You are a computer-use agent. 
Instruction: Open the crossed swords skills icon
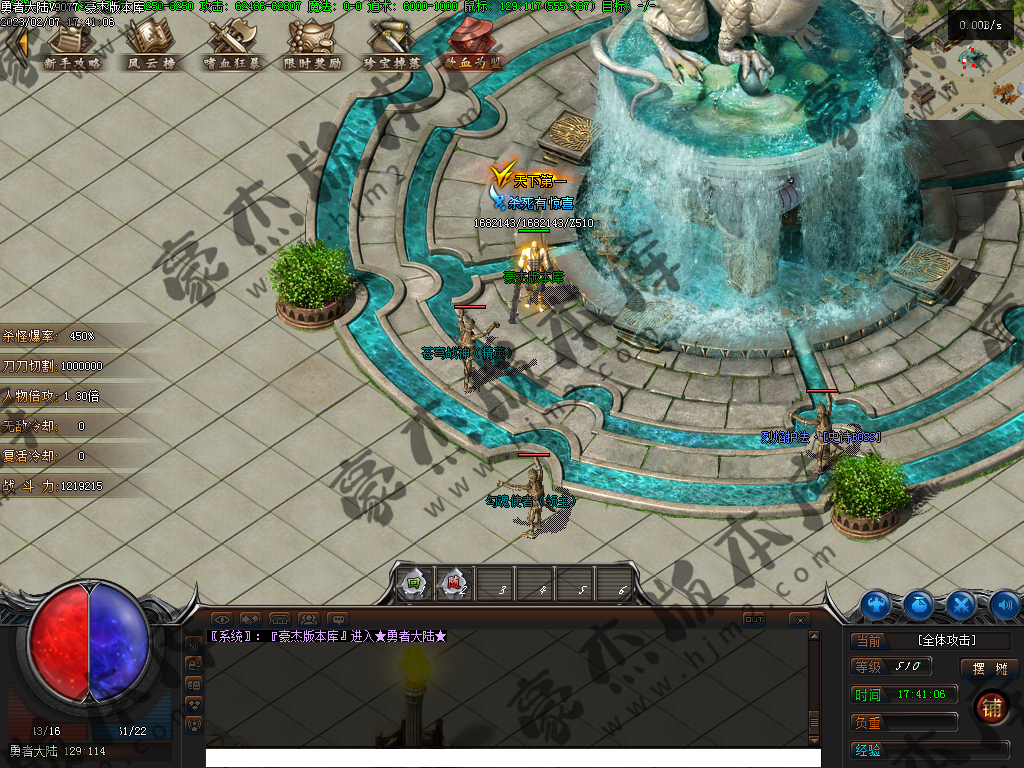coord(961,604)
